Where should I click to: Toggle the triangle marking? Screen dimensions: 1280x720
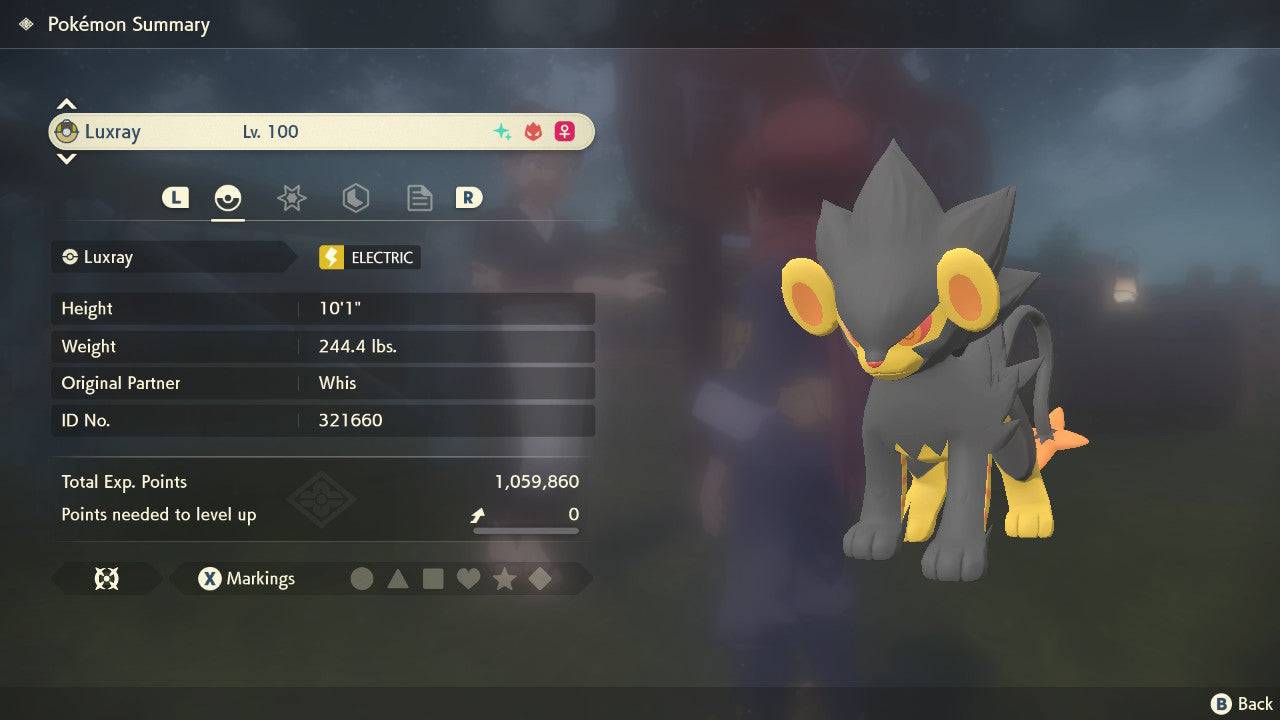[x=398, y=578]
